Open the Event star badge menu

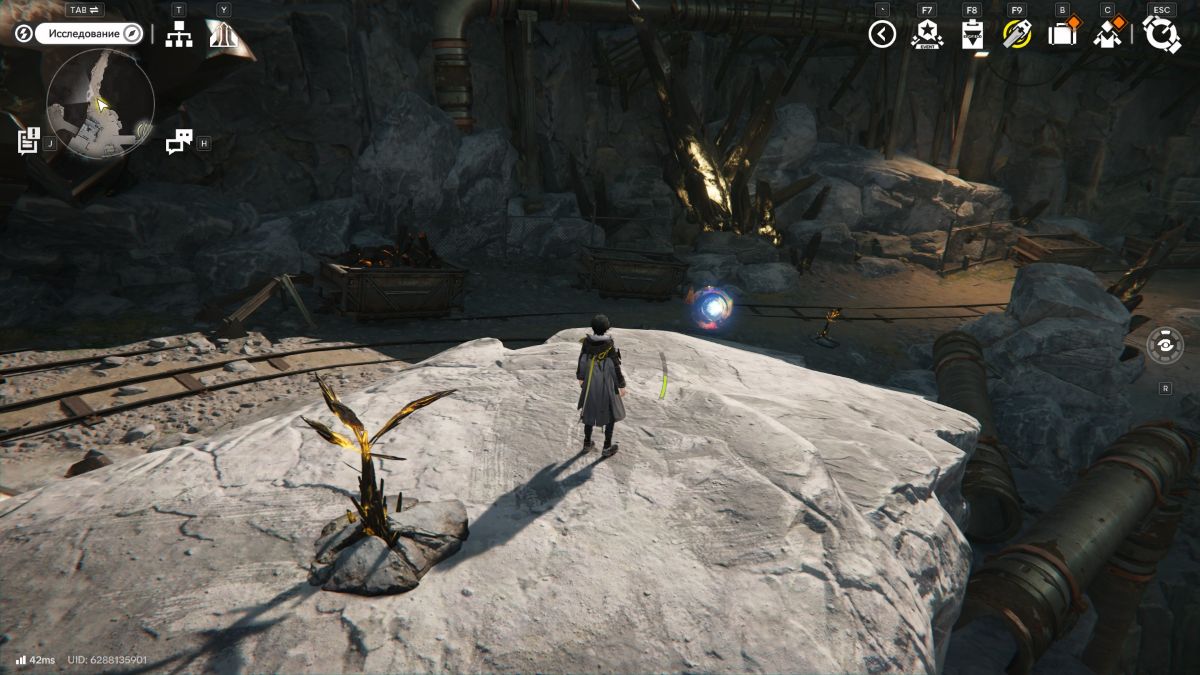[927, 34]
